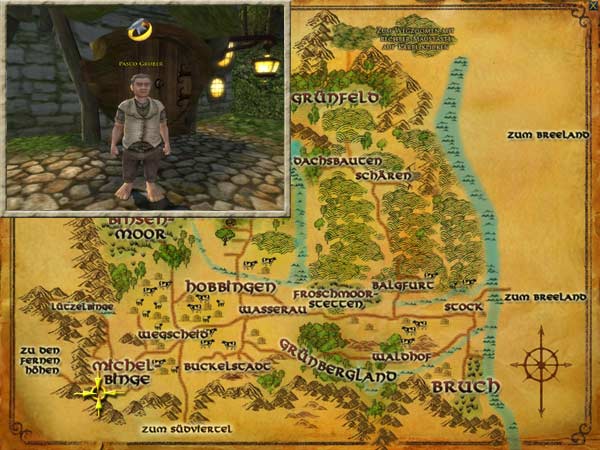Select the yellow crosshair marker near Michelbinge

[x=98, y=393]
